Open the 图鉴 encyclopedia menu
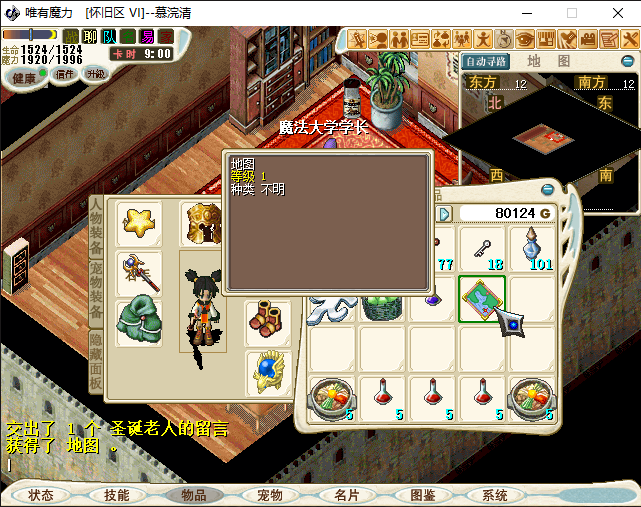Image resolution: width=641 pixels, height=507 pixels. pos(422,495)
